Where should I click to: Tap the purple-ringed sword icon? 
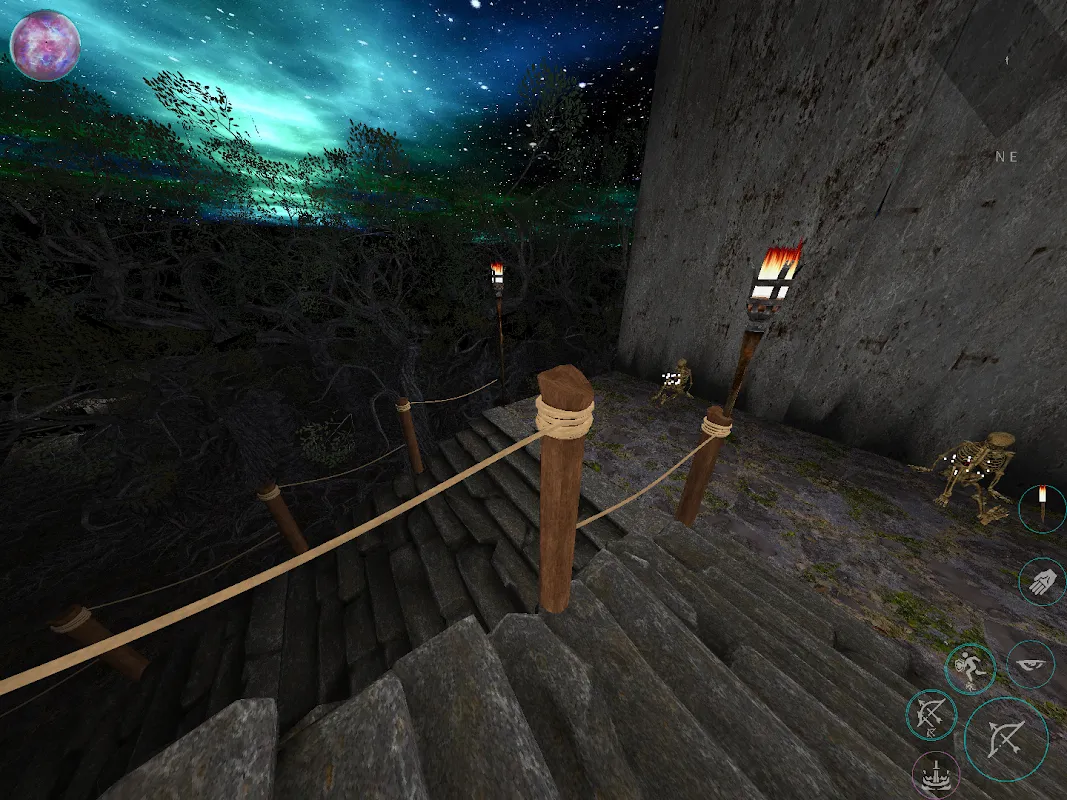point(937,776)
